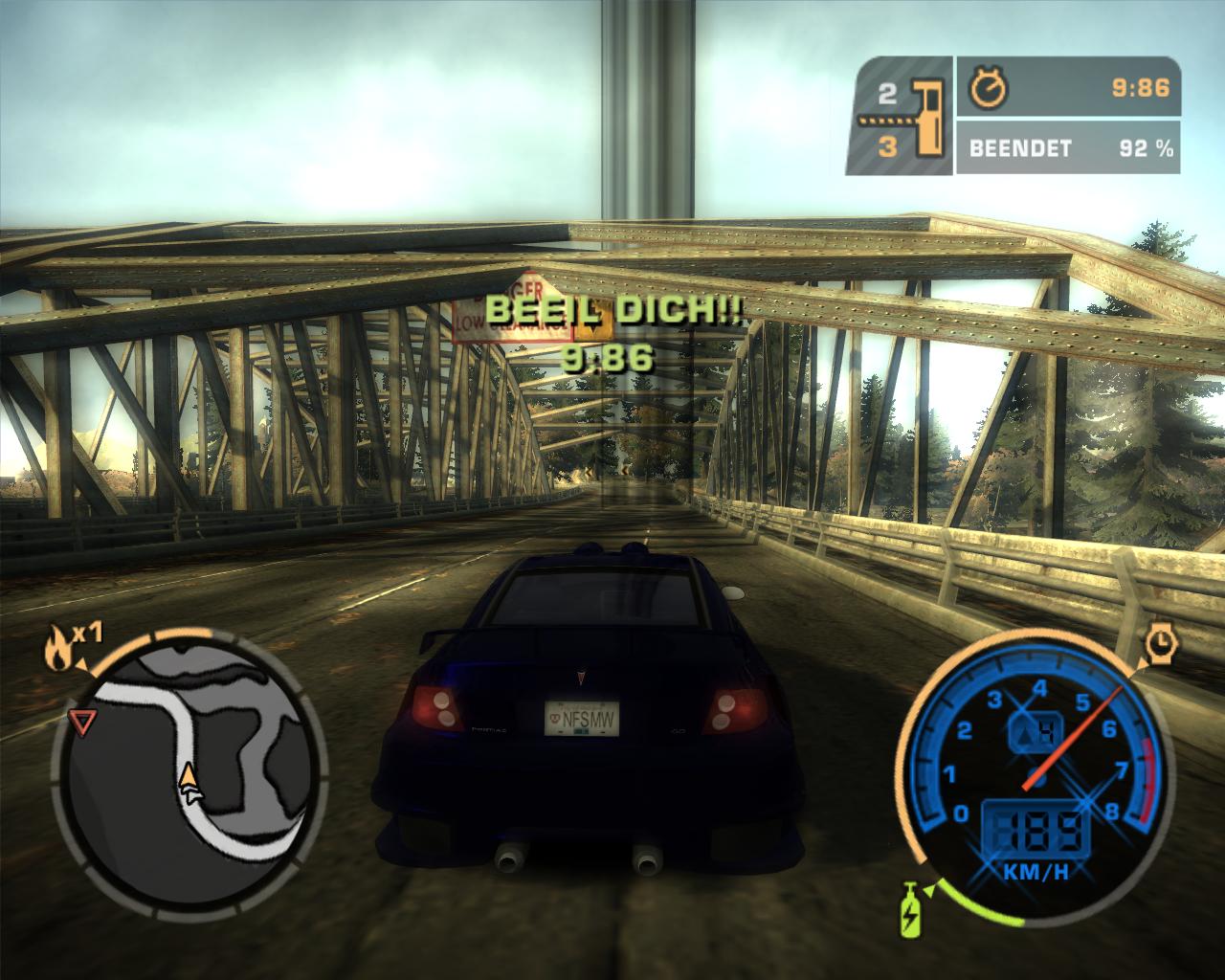Viewport: 1225px width, 980px height.
Task: Select the orange tollbooth checkpoint icon
Action: pyautogui.click(x=925, y=118)
